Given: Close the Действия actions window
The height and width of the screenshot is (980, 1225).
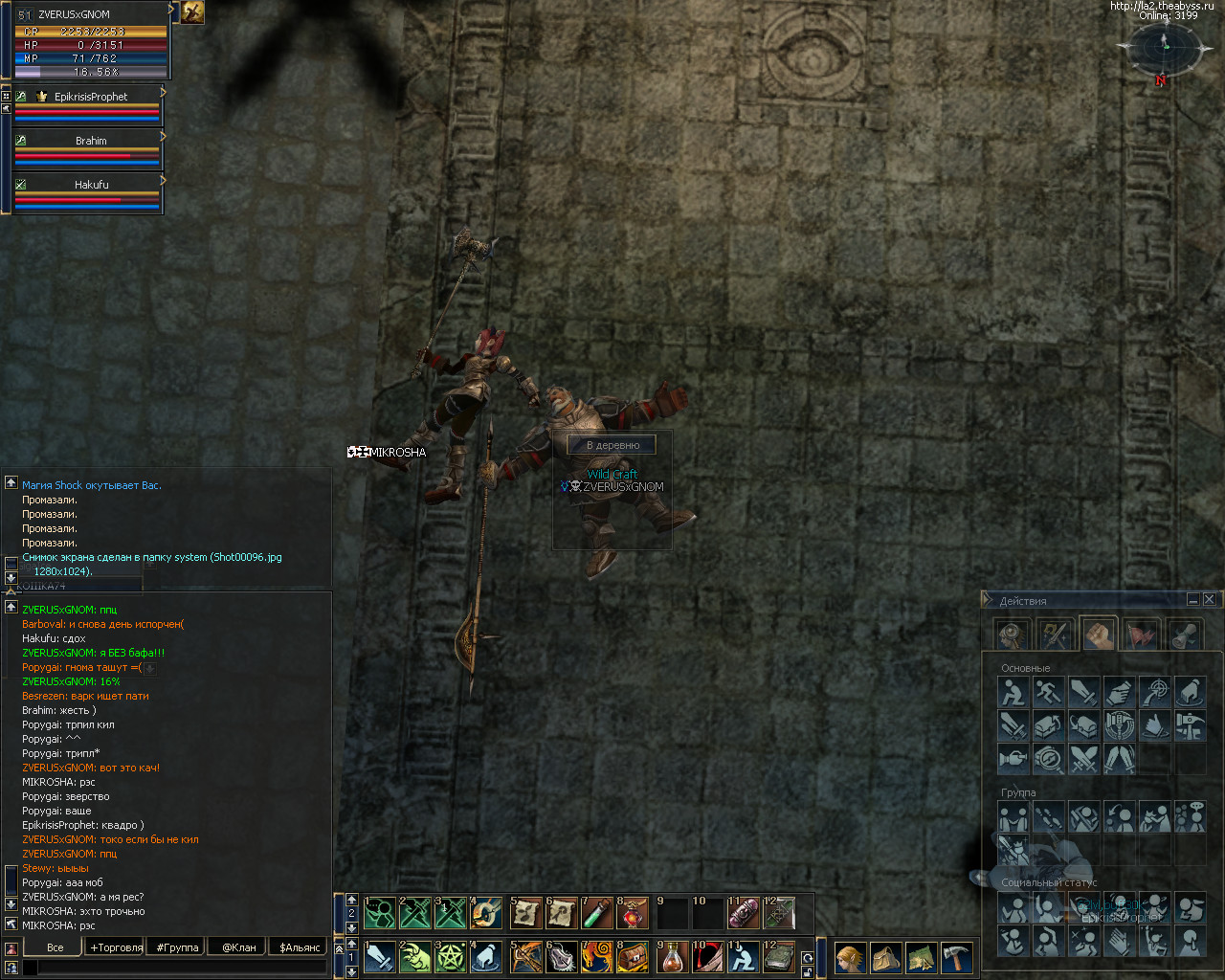Looking at the screenshot, I should (1210, 599).
